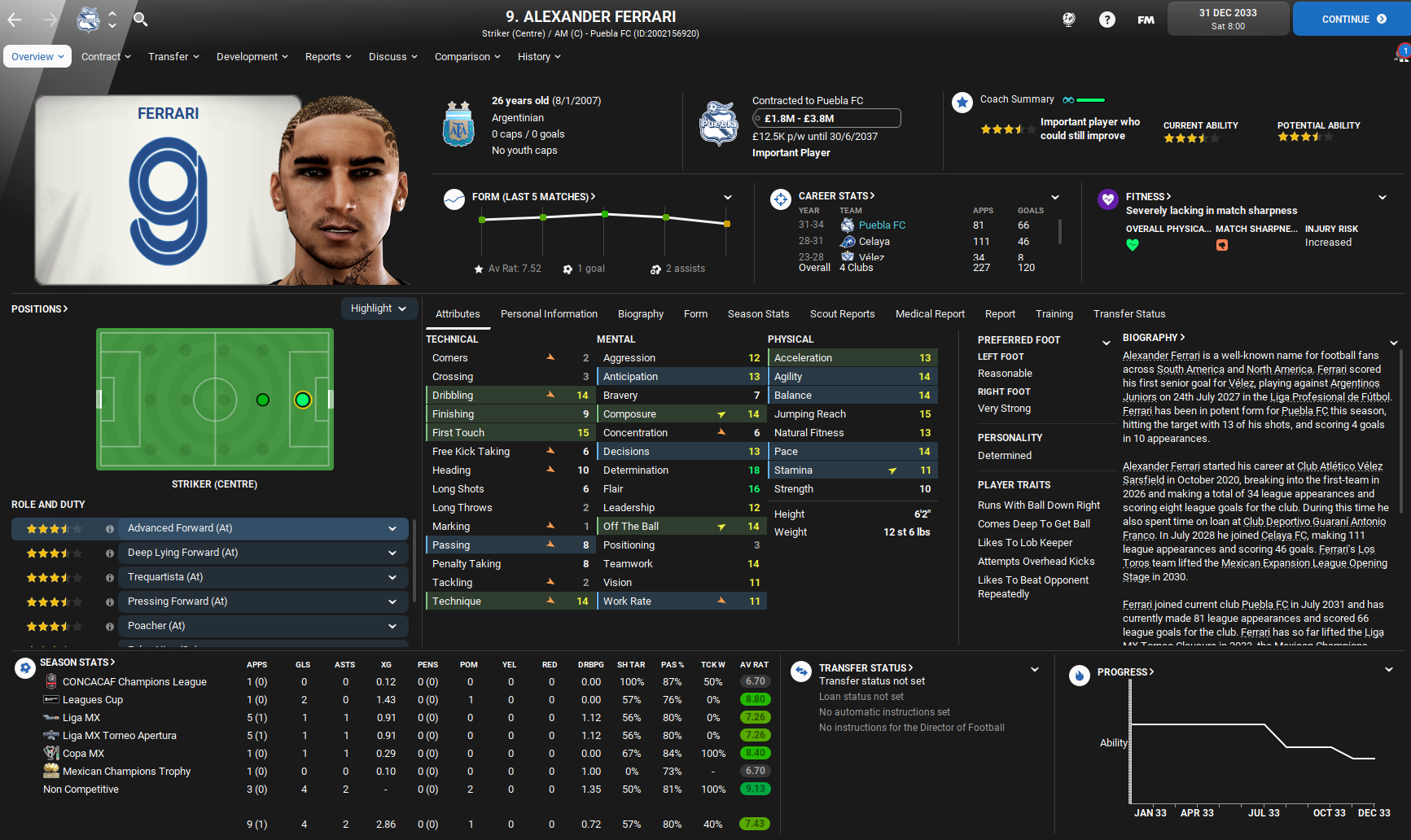Open the notifications badge in top right corner
This screenshot has width=1411, height=840.
(x=1402, y=51)
